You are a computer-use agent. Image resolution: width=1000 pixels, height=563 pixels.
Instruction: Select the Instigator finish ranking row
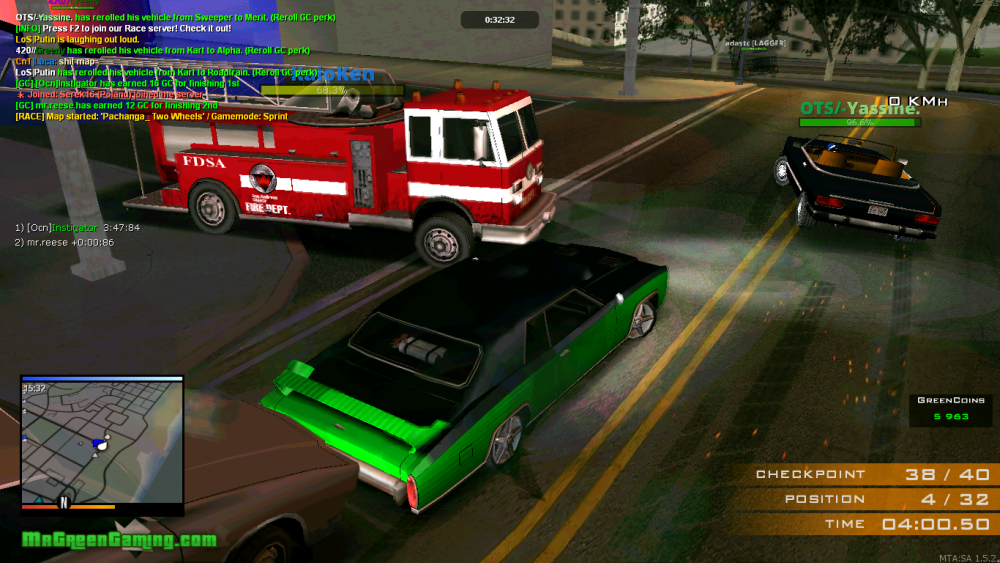pyautogui.click(x=77, y=228)
